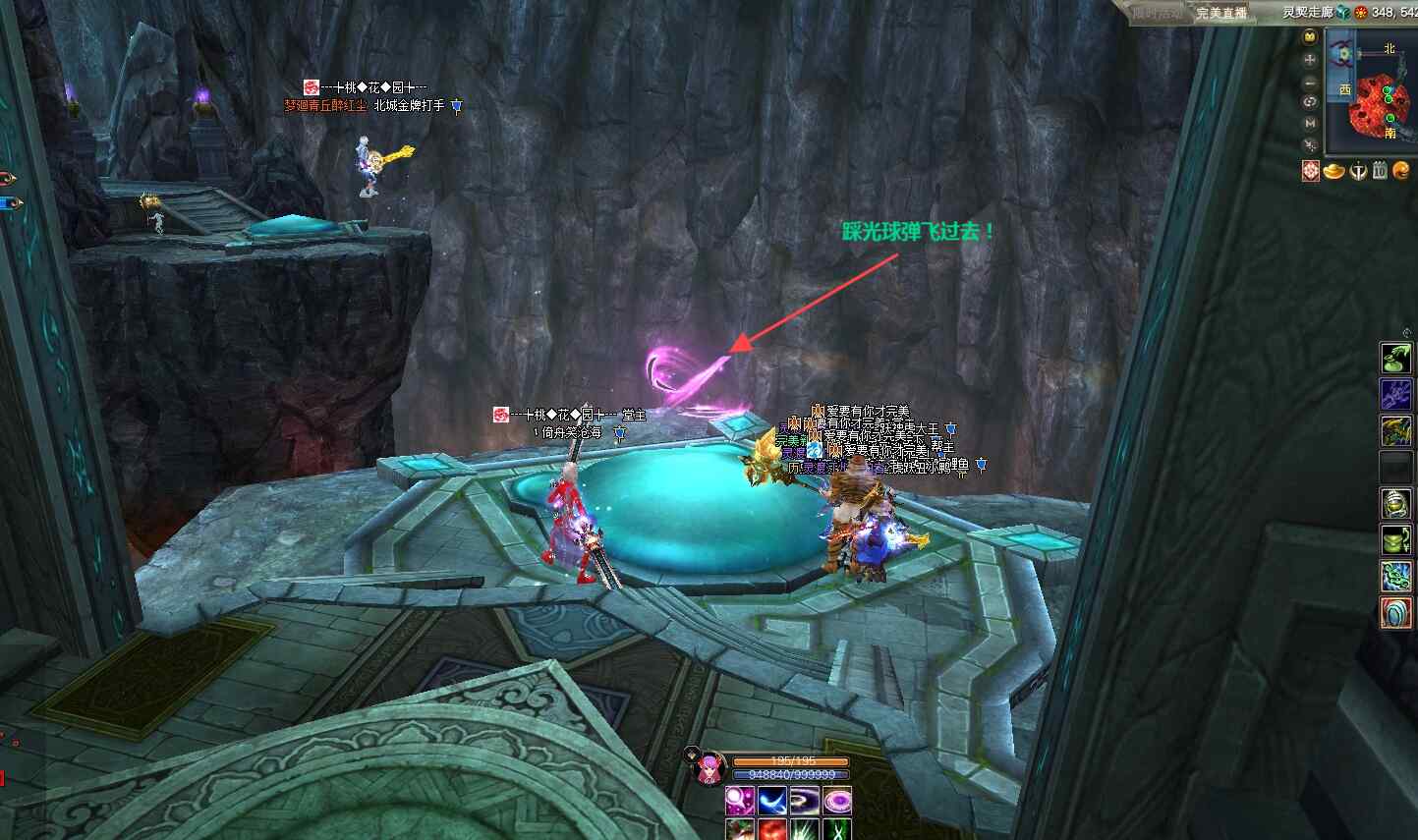The image size is (1418, 840).
Task: Use the red and blue portal skill
Action: pyautogui.click(x=1396, y=613)
